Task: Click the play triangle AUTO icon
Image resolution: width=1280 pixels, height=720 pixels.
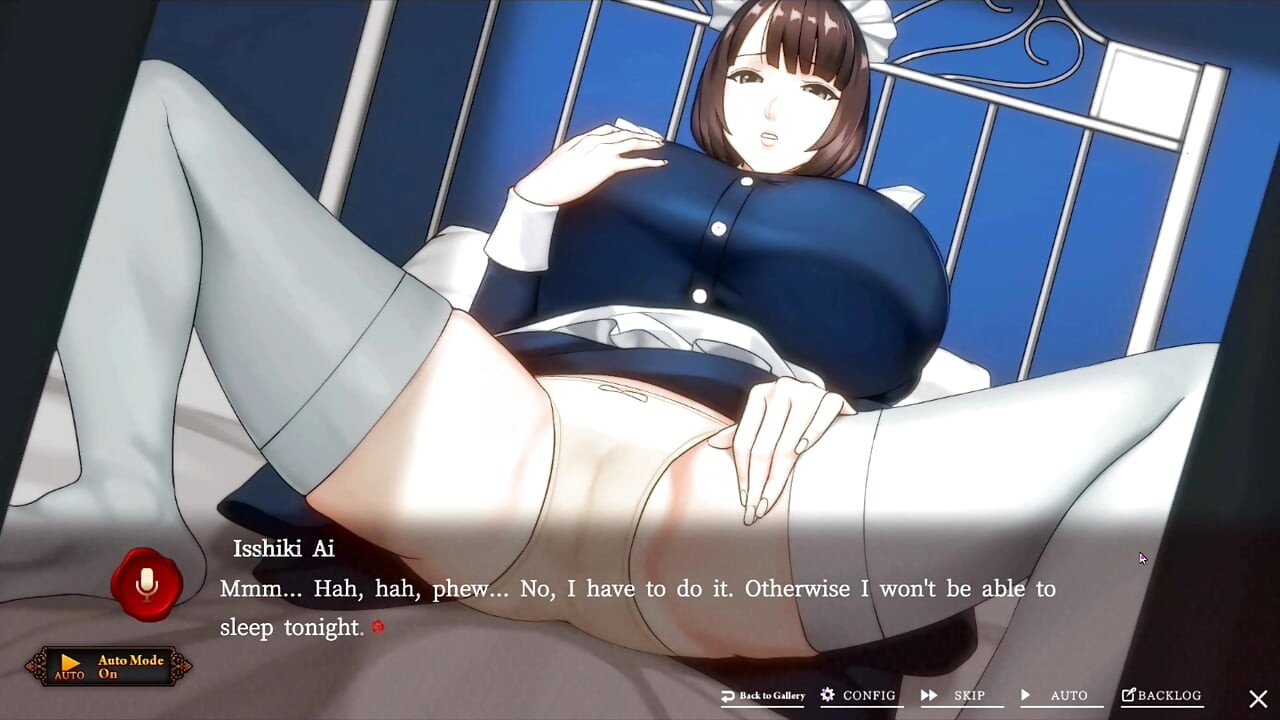Action: click(x=1026, y=695)
